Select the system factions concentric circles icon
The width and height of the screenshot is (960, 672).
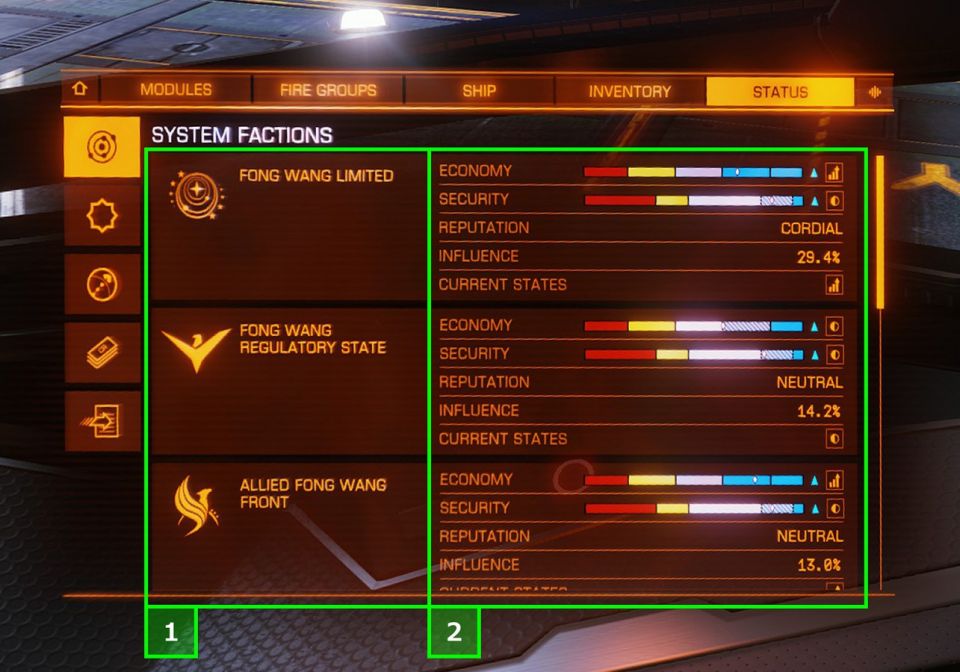[102, 147]
